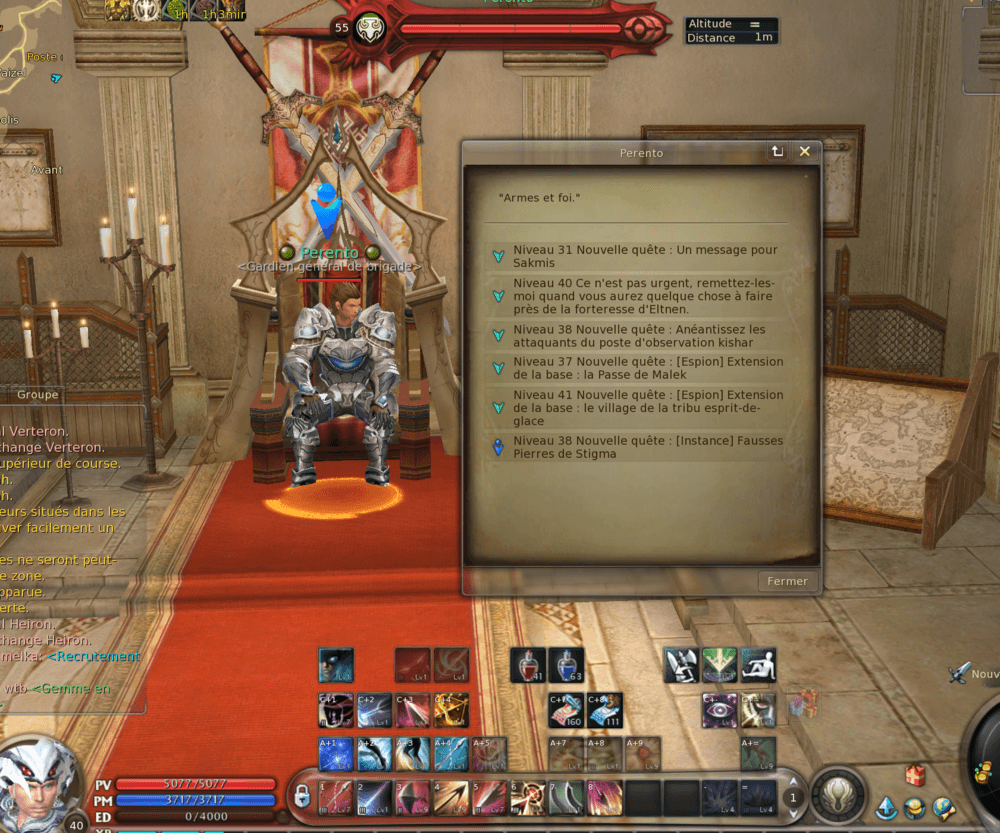
Task: Click the X on the Perento window
Action: pyautogui.click(x=804, y=152)
